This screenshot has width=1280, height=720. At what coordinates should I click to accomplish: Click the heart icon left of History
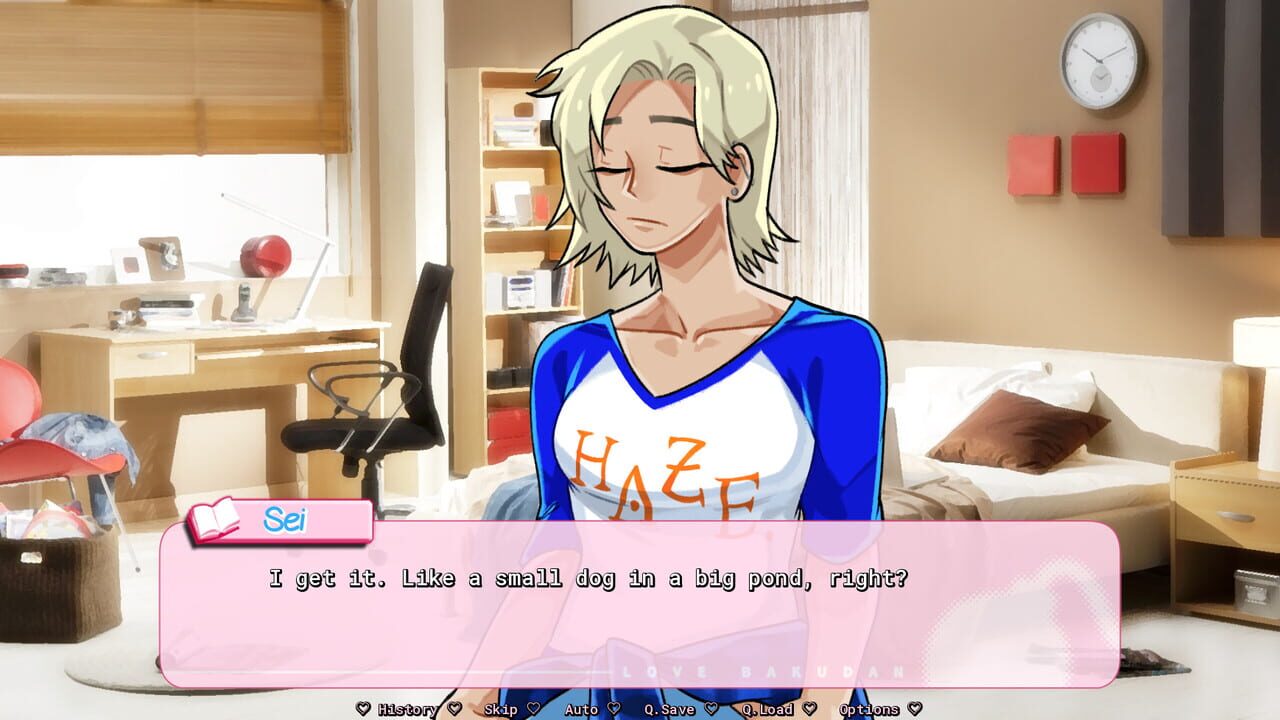pos(362,708)
